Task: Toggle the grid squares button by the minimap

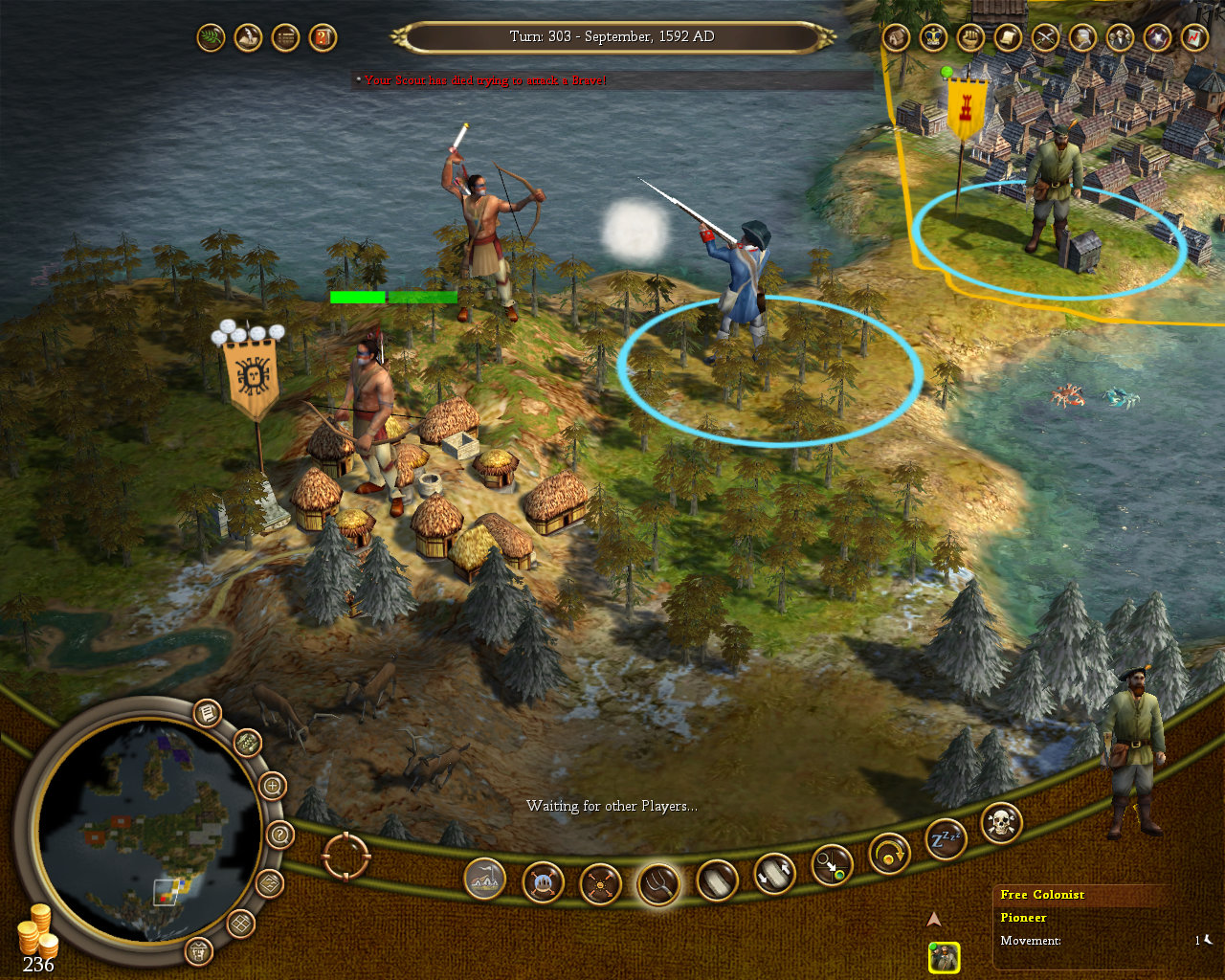Action: [240, 924]
